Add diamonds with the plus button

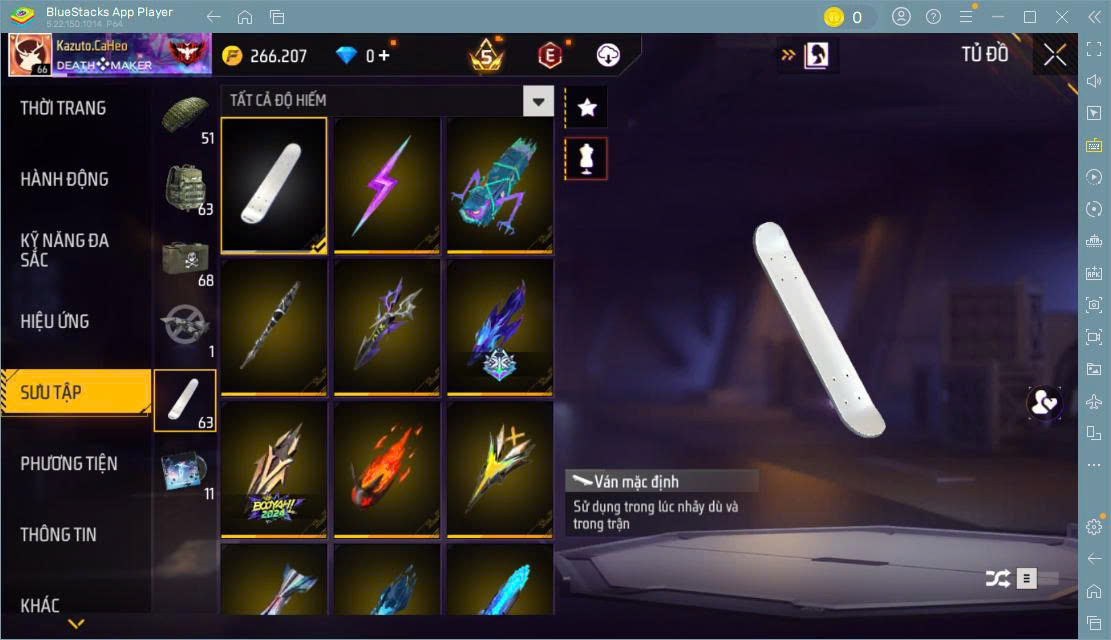383,56
